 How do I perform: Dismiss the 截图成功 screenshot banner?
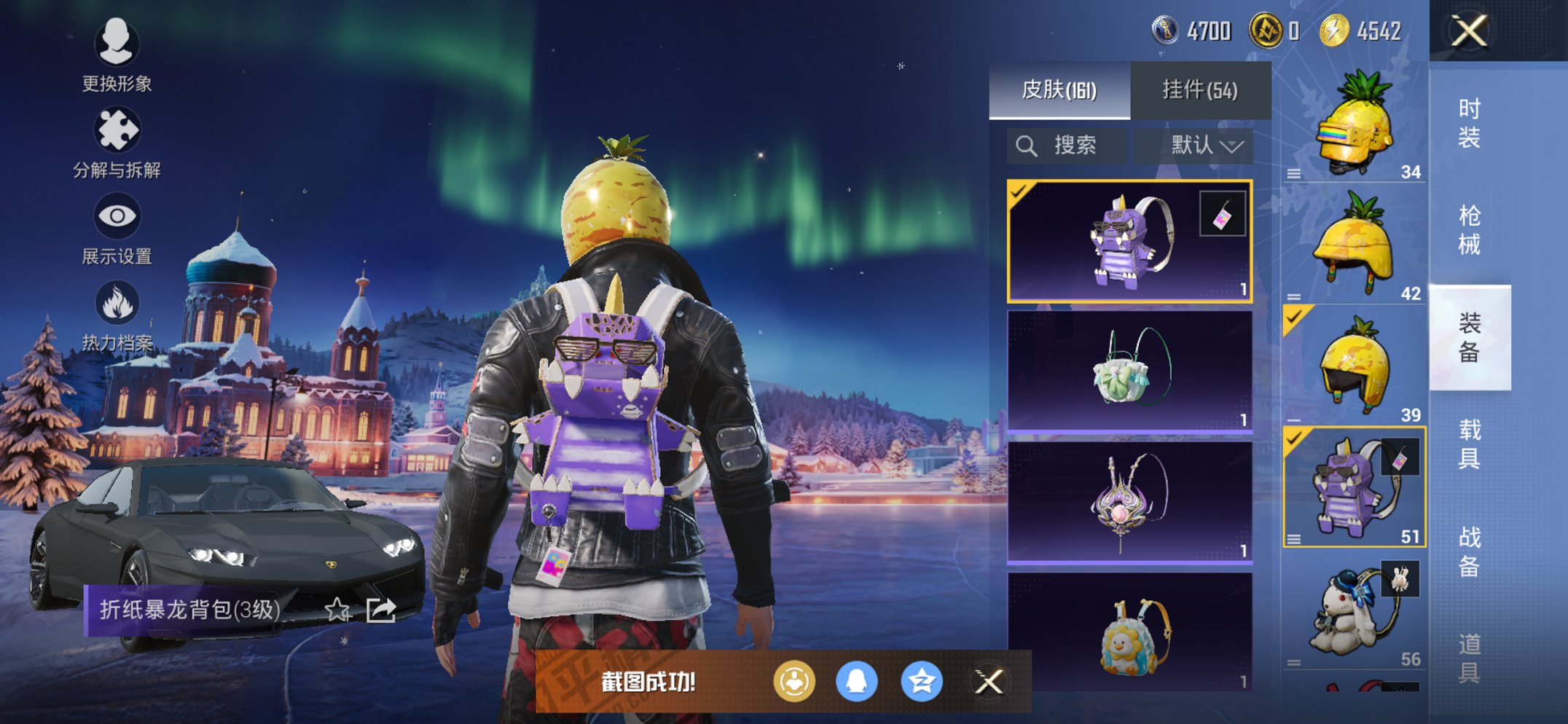tap(989, 682)
